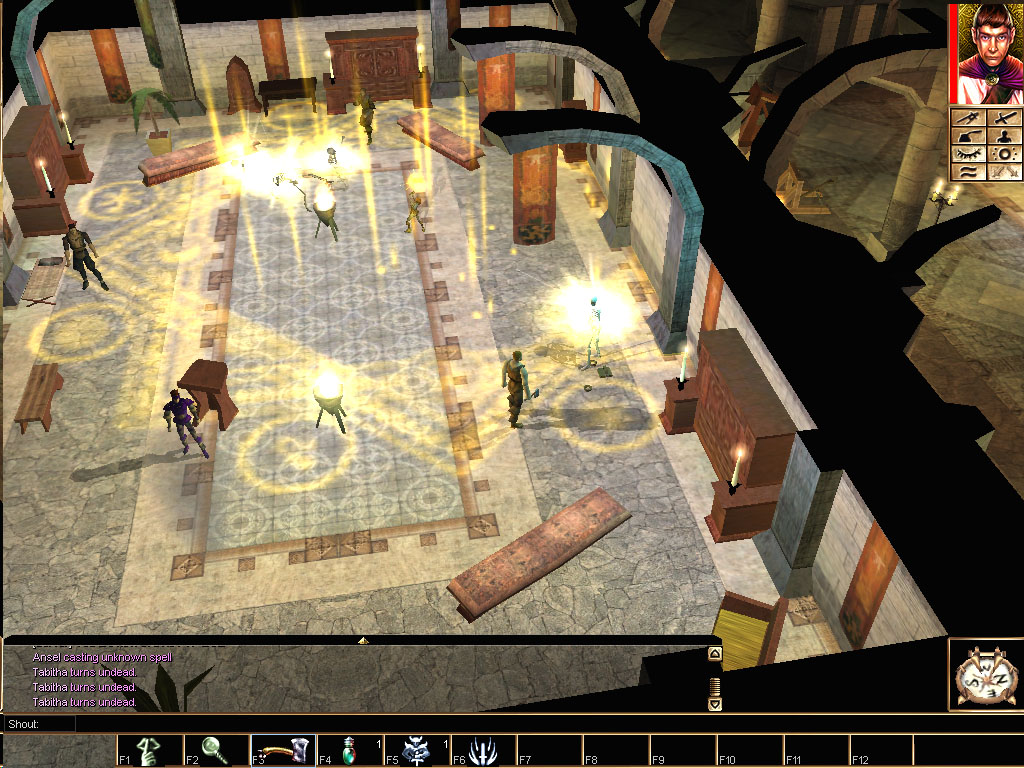Use the F1 quickslot hand icon
The width and height of the screenshot is (1024, 768).
(x=150, y=750)
